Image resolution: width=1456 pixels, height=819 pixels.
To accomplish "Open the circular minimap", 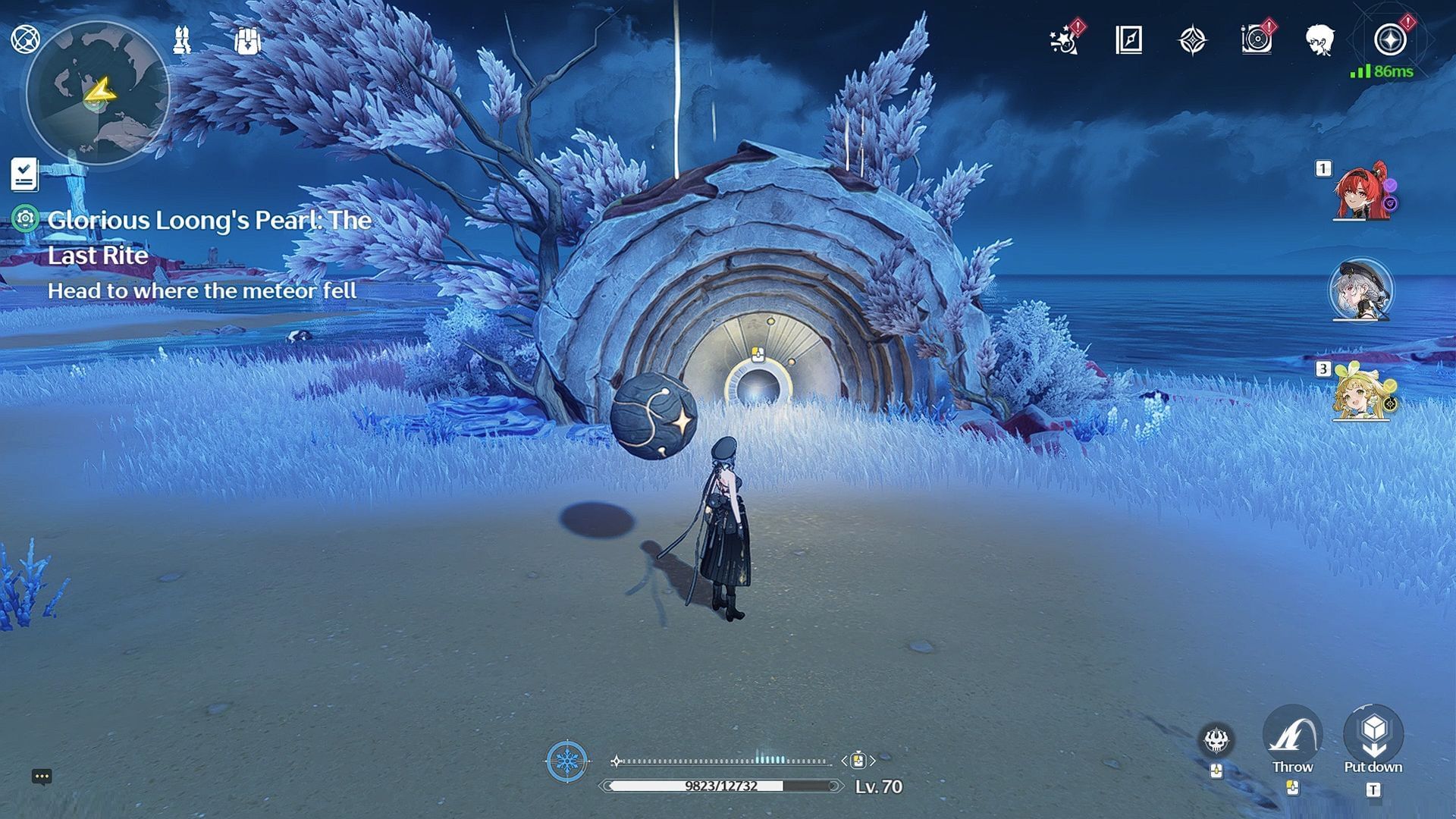I will [97, 93].
